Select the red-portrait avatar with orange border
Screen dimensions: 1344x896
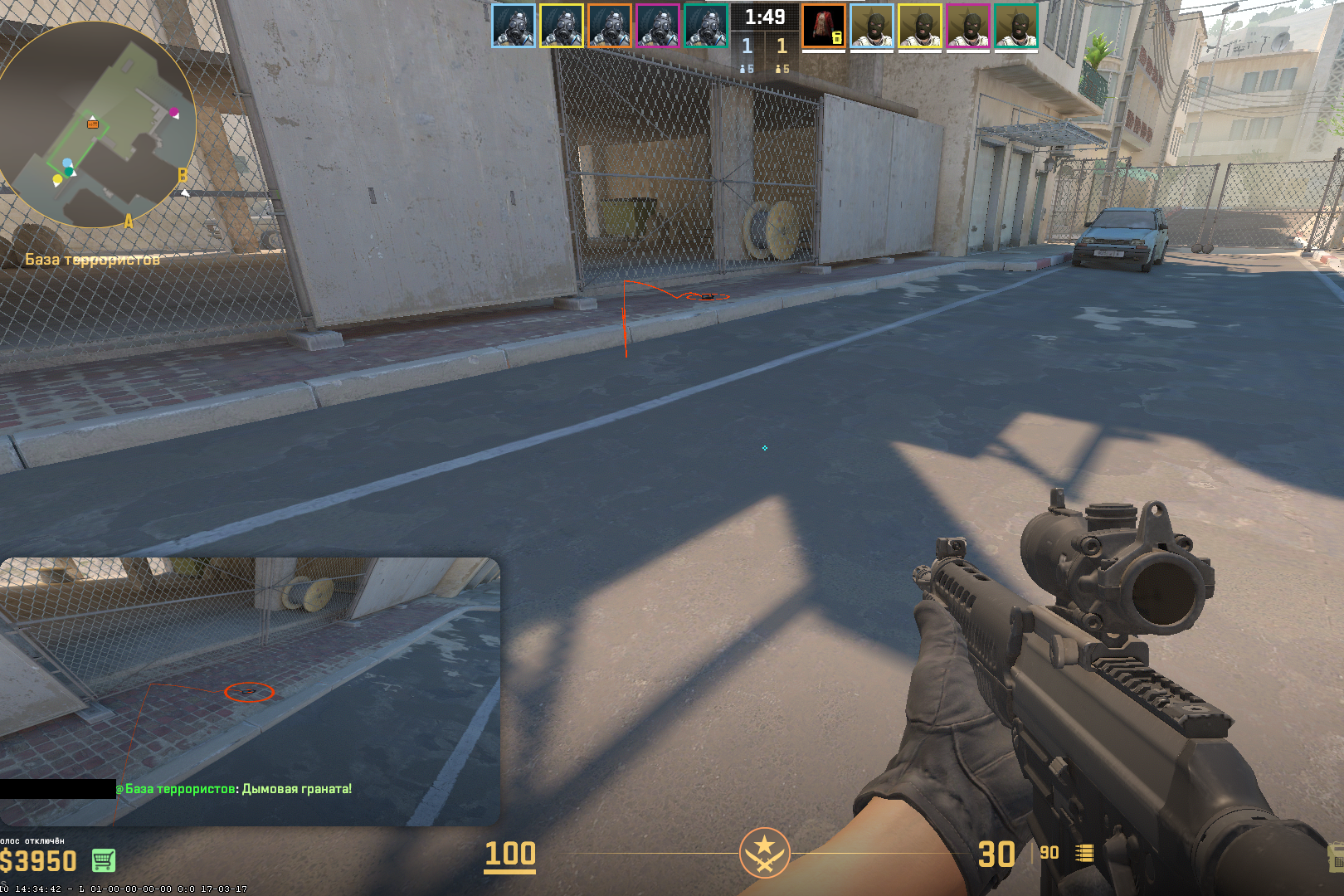pos(823,26)
